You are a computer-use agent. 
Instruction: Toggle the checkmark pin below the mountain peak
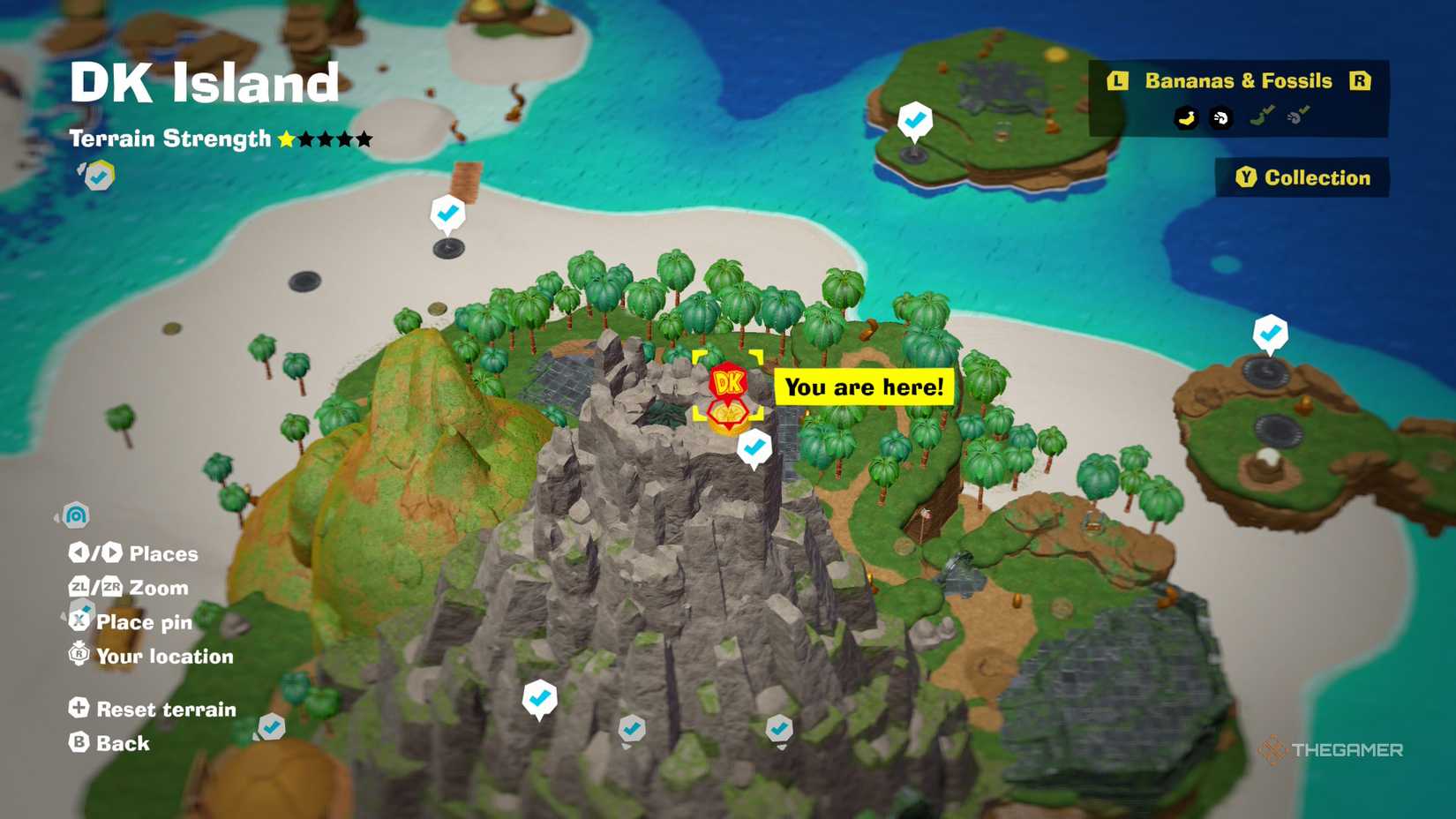(x=754, y=447)
